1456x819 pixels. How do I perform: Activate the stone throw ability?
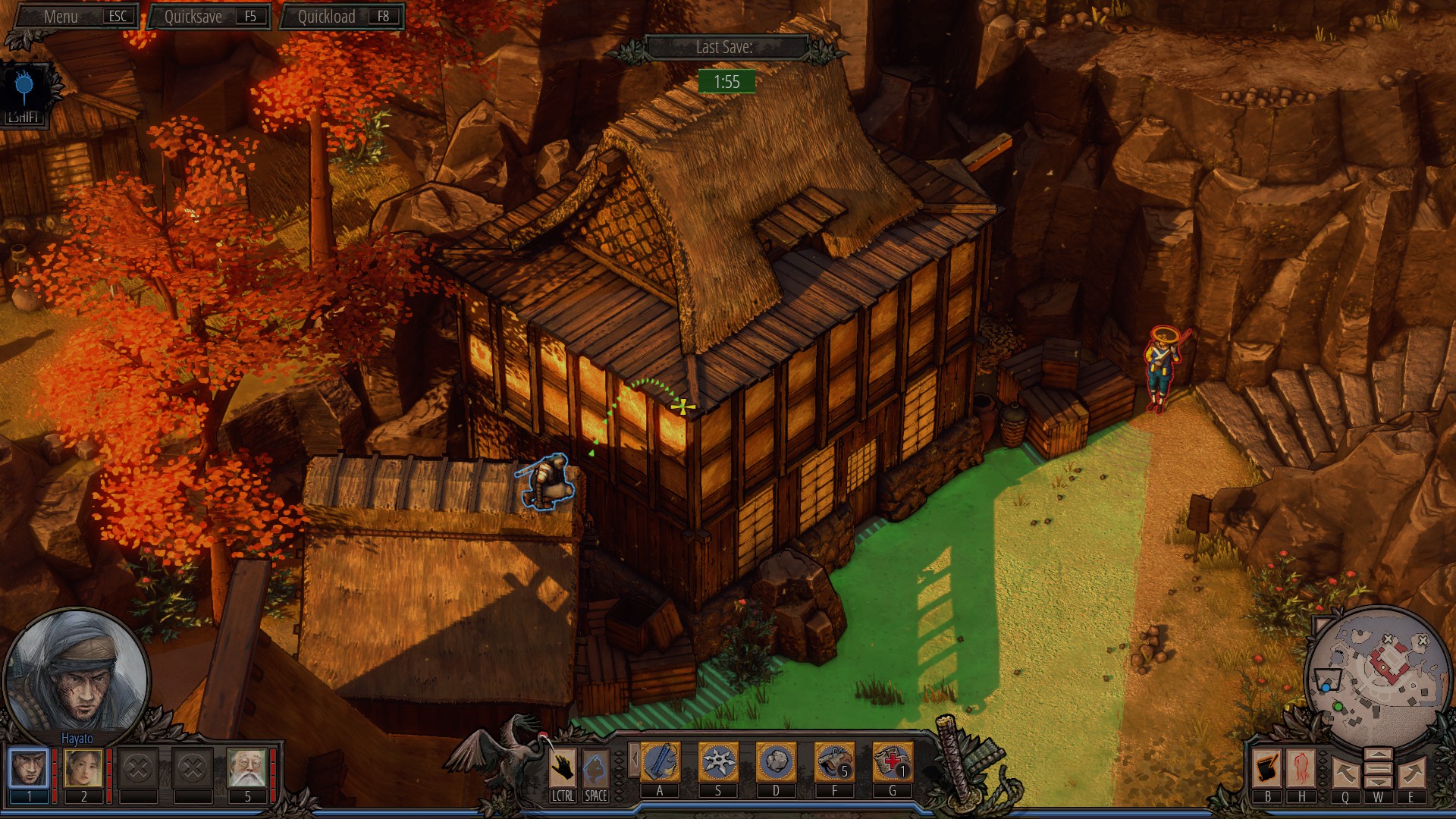776,762
